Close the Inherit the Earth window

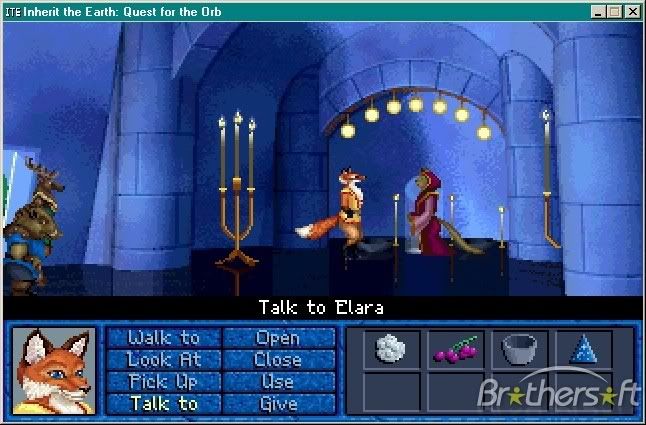[x=631, y=12]
